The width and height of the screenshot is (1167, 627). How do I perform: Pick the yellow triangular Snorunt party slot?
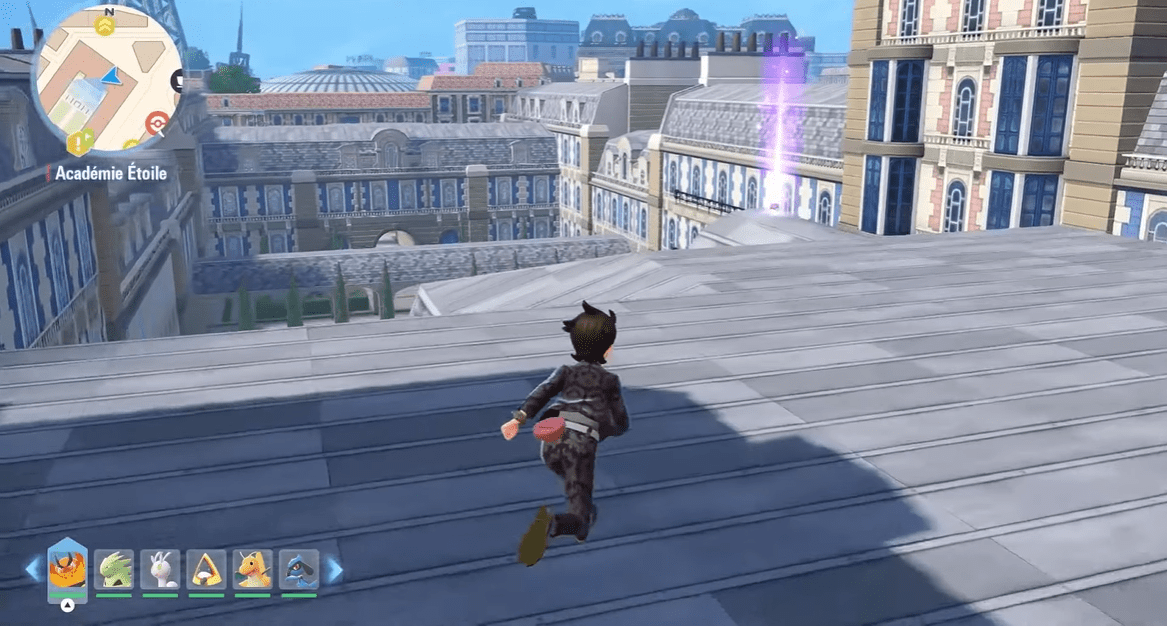pos(207,570)
